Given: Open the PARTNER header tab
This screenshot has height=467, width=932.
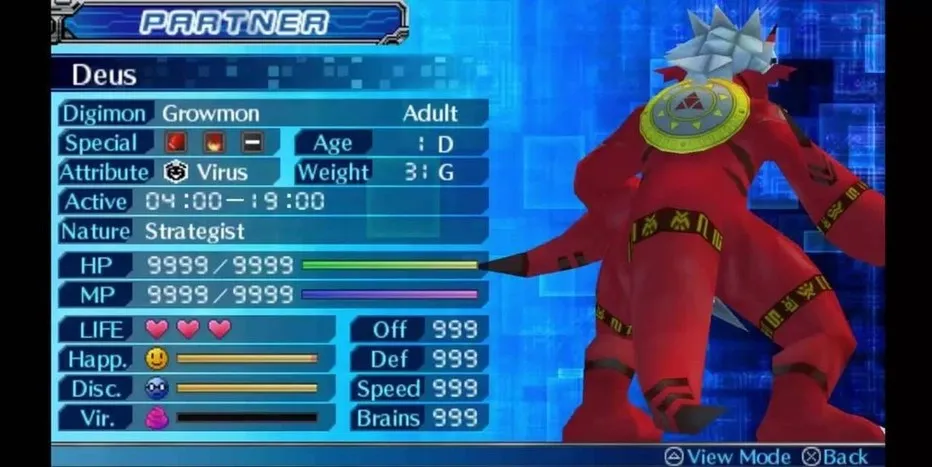Looking at the screenshot, I should click(233, 22).
